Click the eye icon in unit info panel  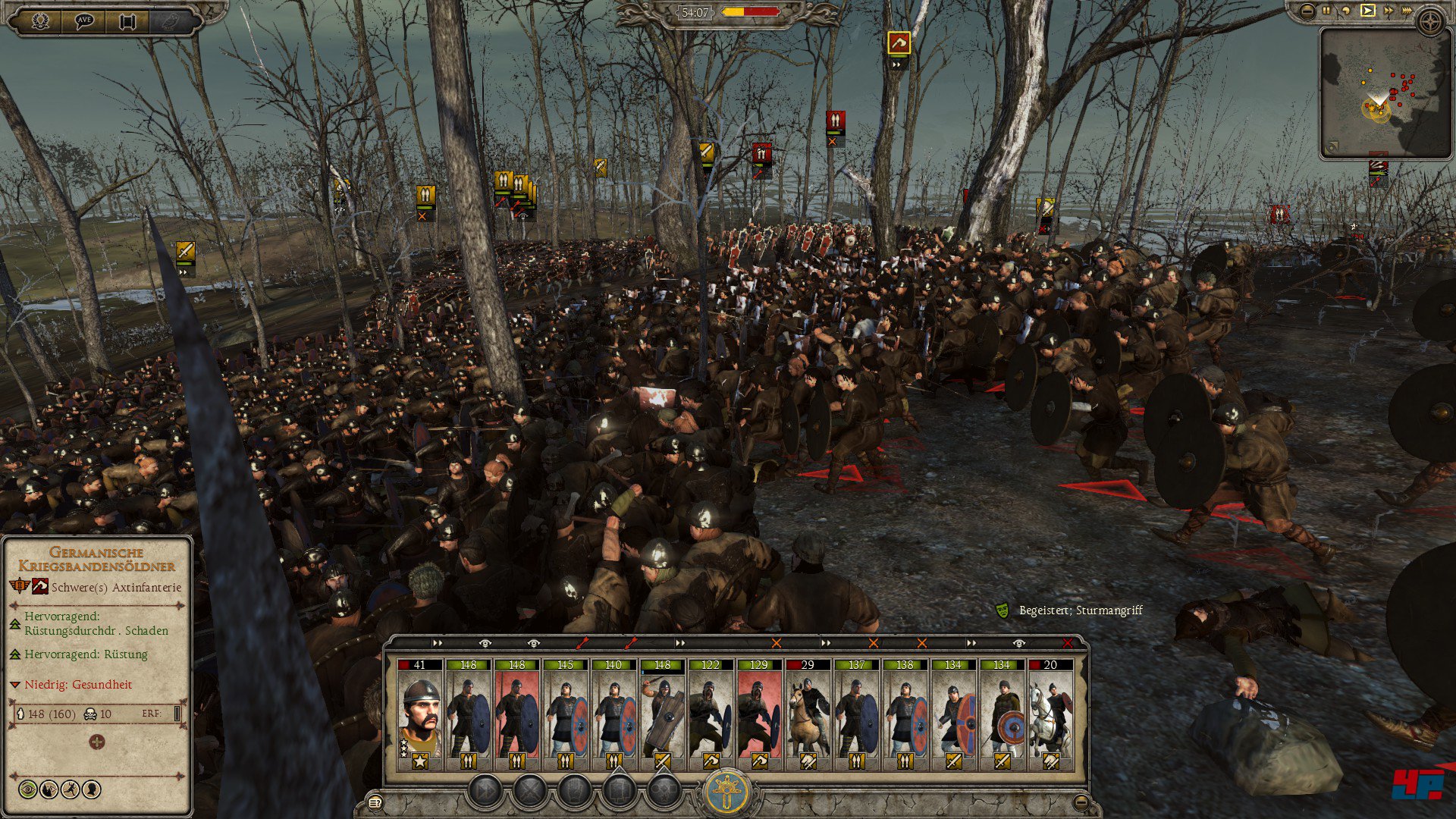click(28, 789)
